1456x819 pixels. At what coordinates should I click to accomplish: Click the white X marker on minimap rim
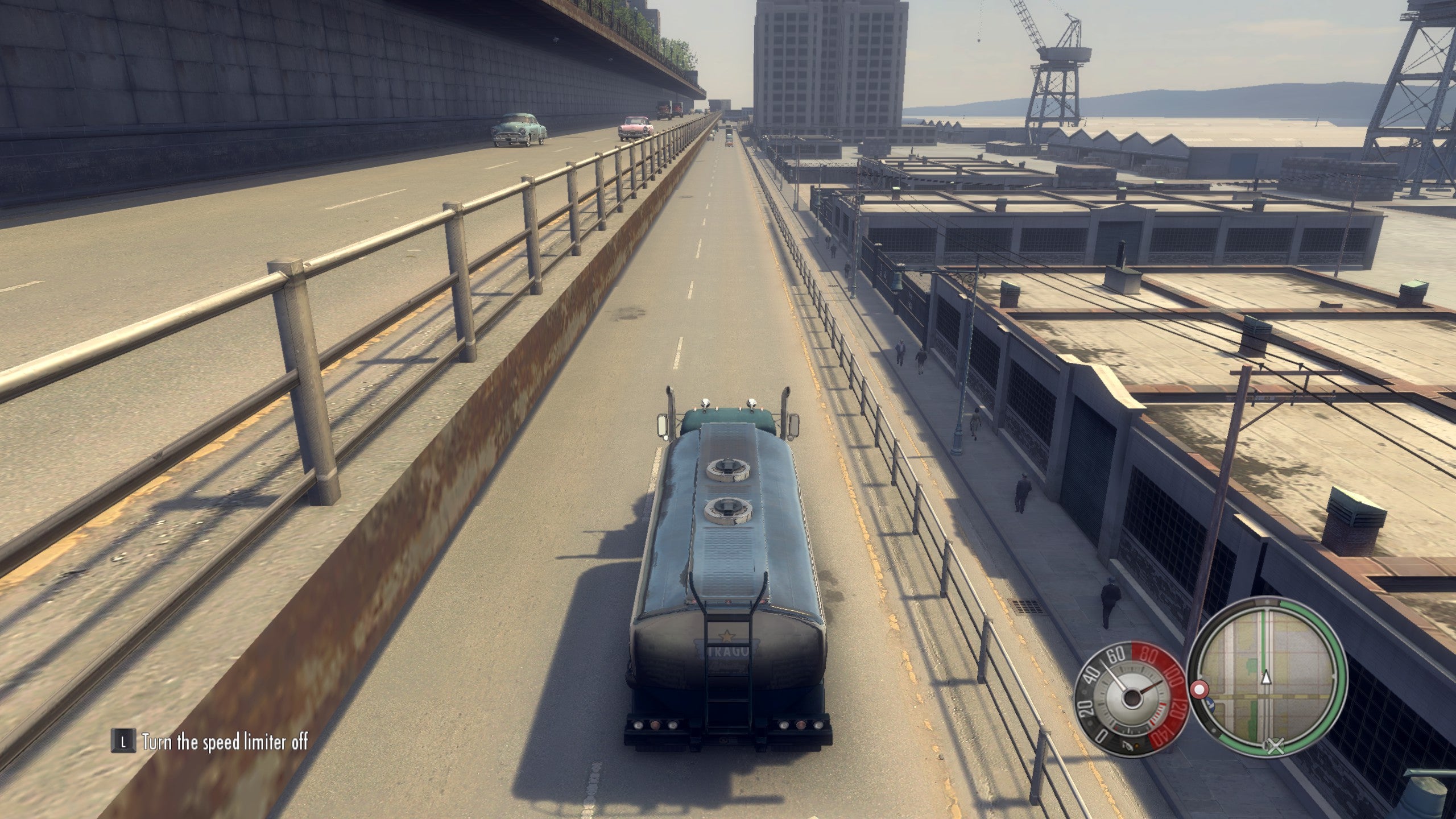click(x=1276, y=747)
